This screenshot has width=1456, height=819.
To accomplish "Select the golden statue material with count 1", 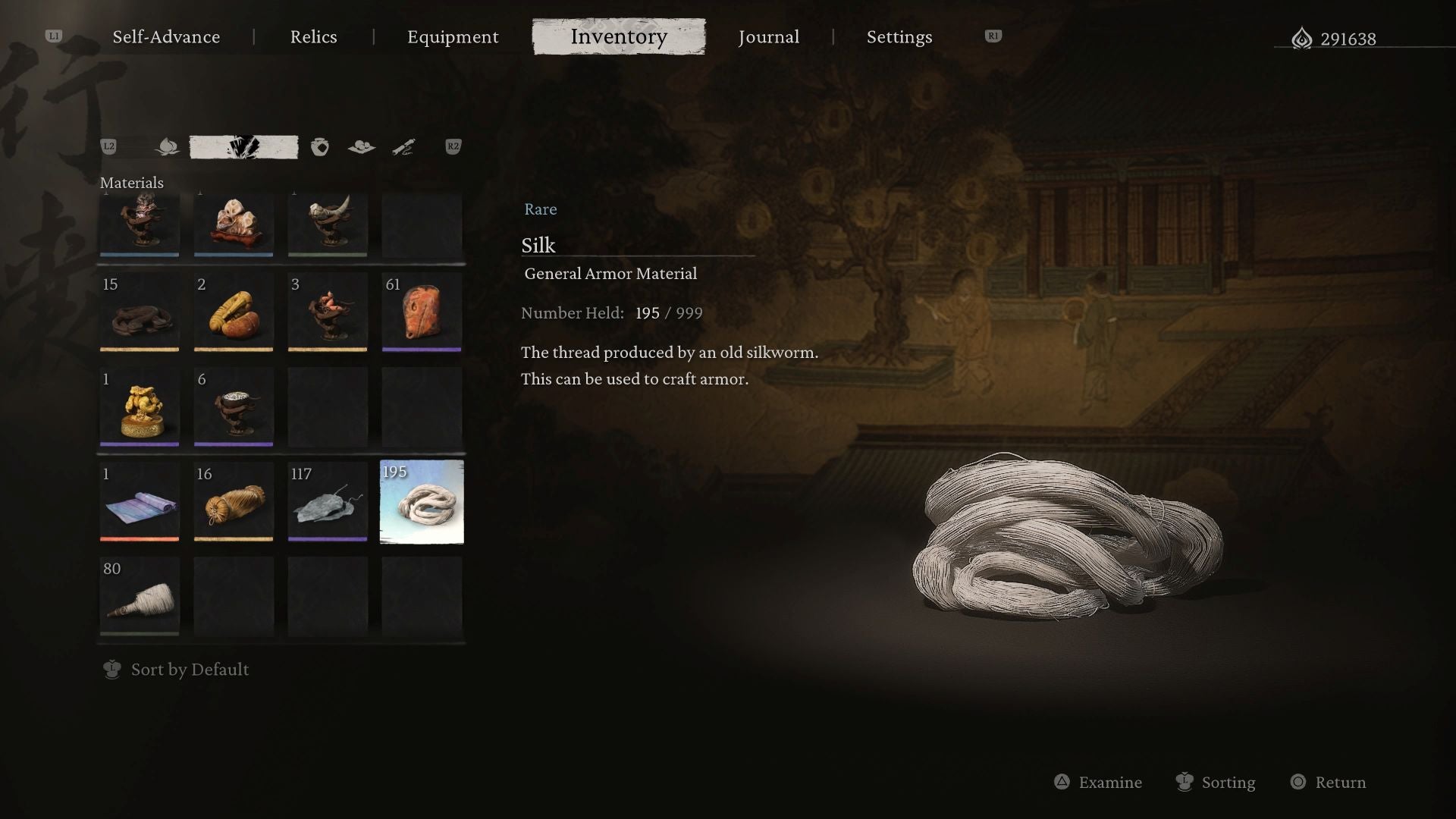I will (x=139, y=407).
